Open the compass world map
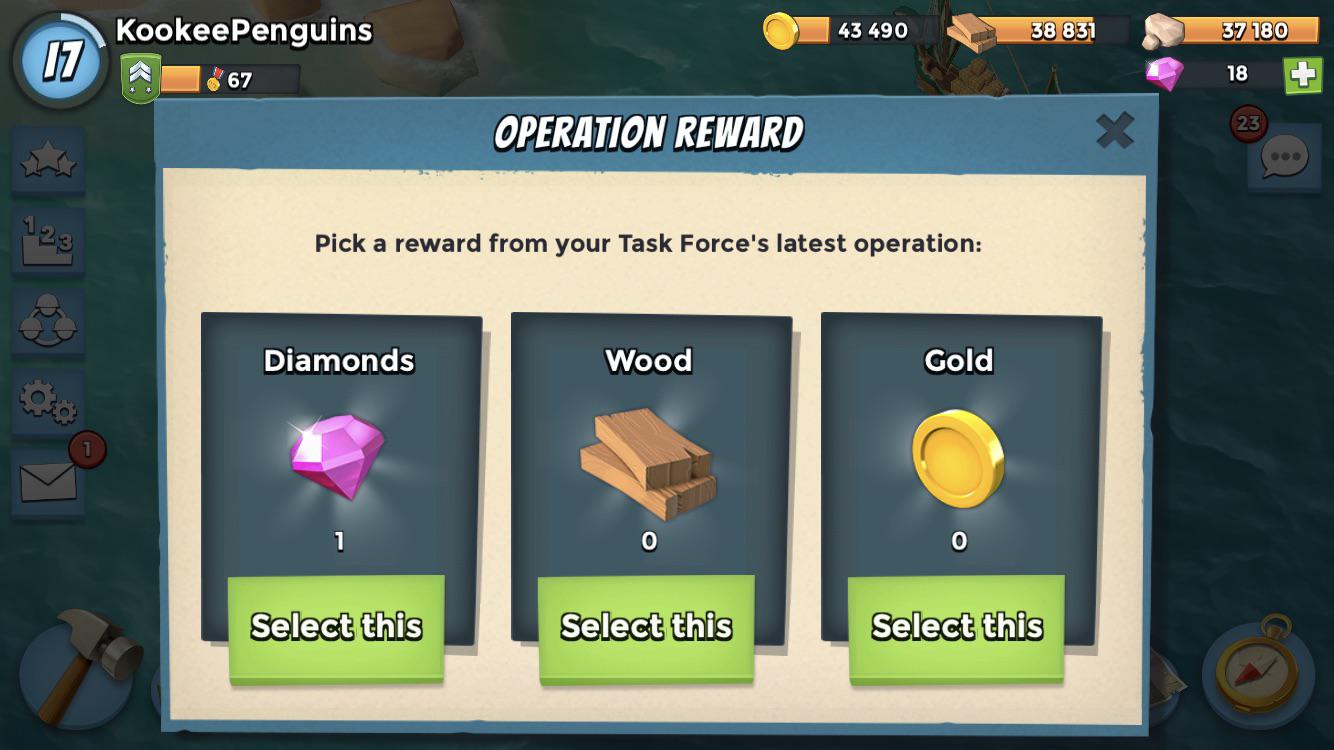 point(1259,675)
